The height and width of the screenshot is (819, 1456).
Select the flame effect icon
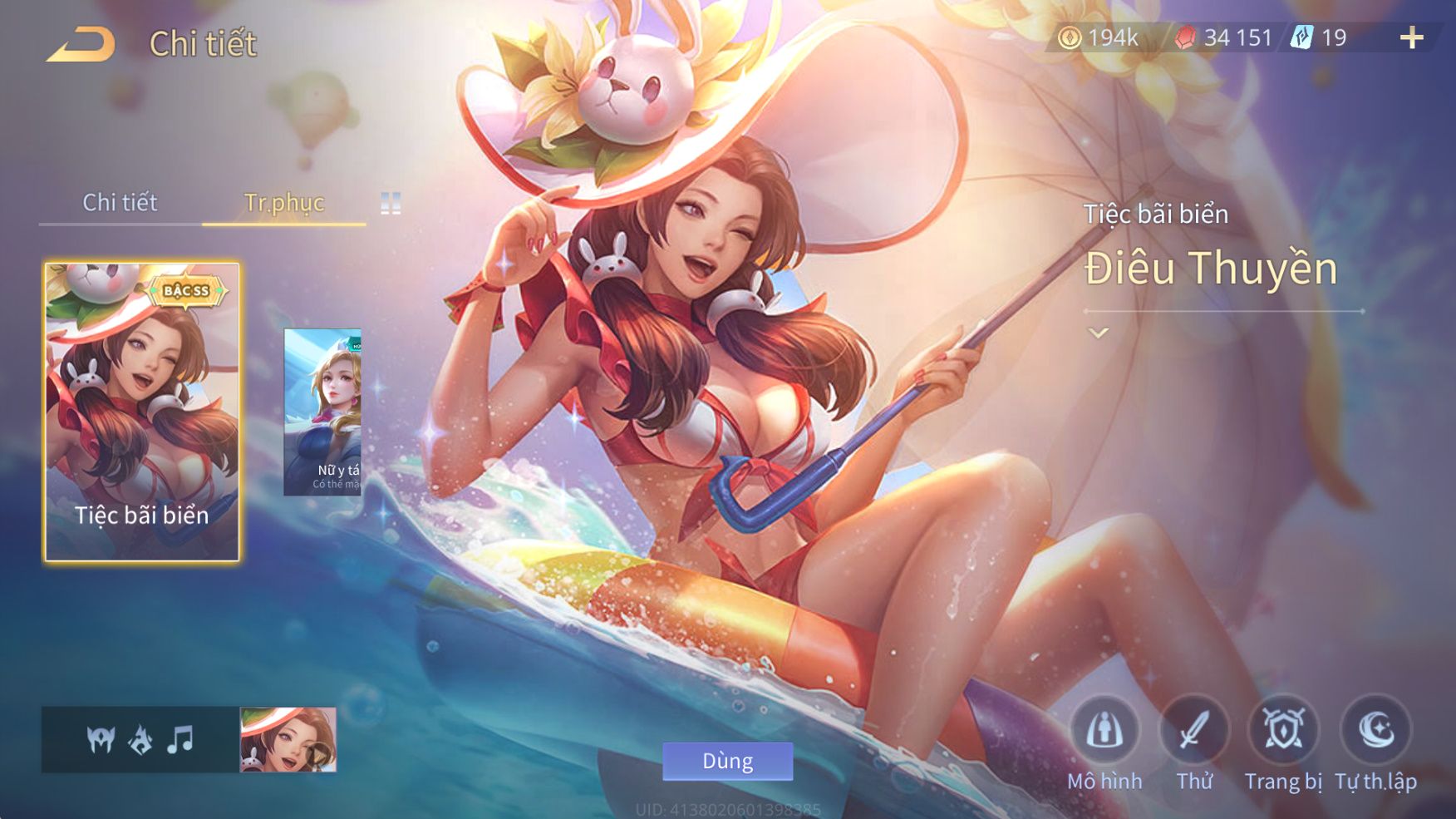click(140, 738)
